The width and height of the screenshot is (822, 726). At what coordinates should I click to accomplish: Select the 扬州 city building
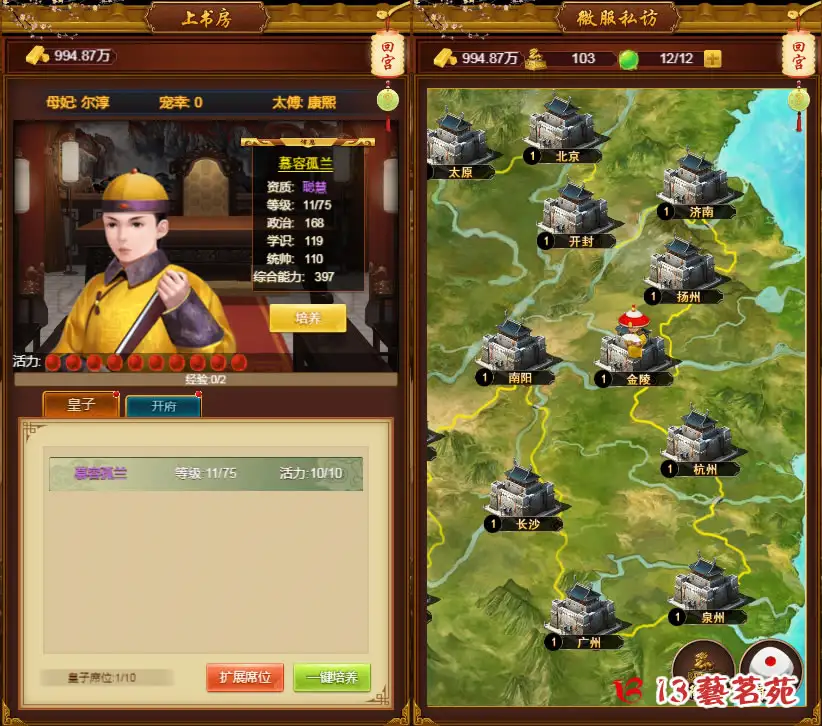click(682, 272)
